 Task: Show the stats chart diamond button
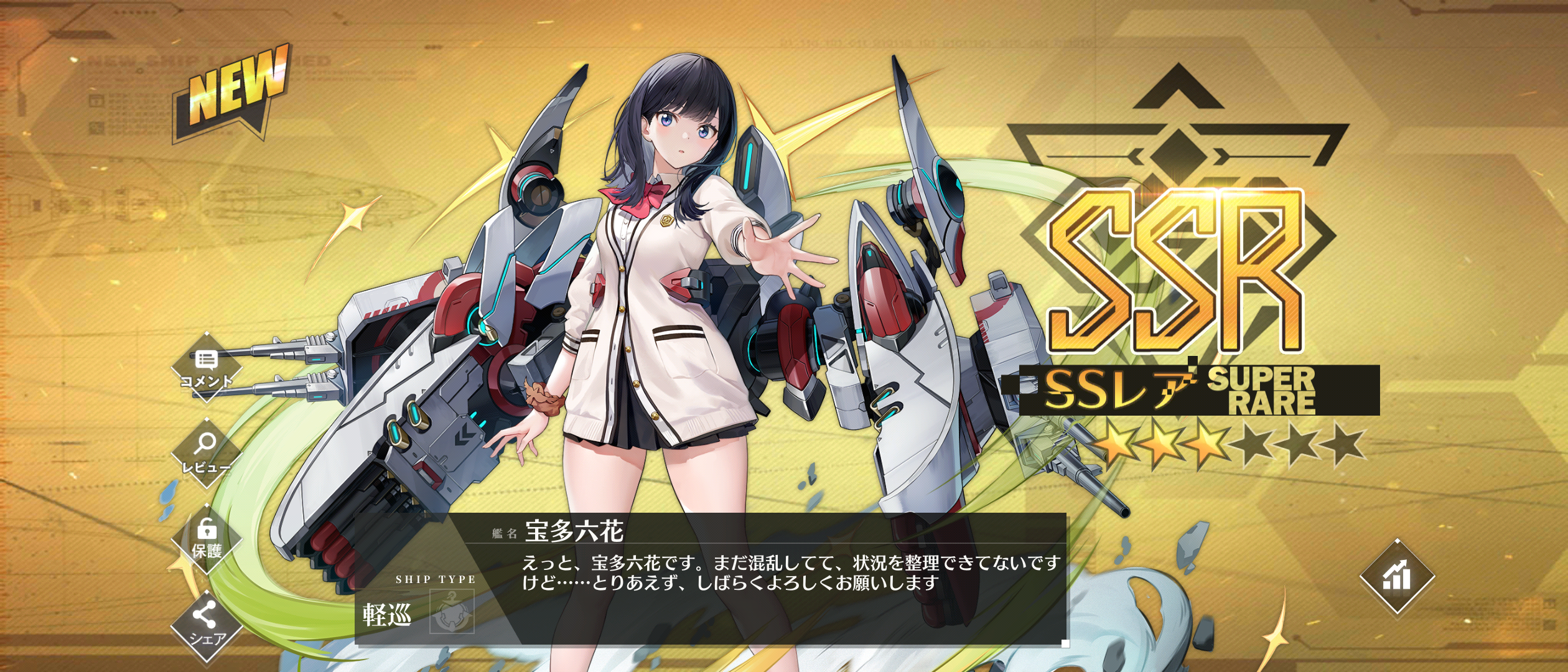point(1397,576)
